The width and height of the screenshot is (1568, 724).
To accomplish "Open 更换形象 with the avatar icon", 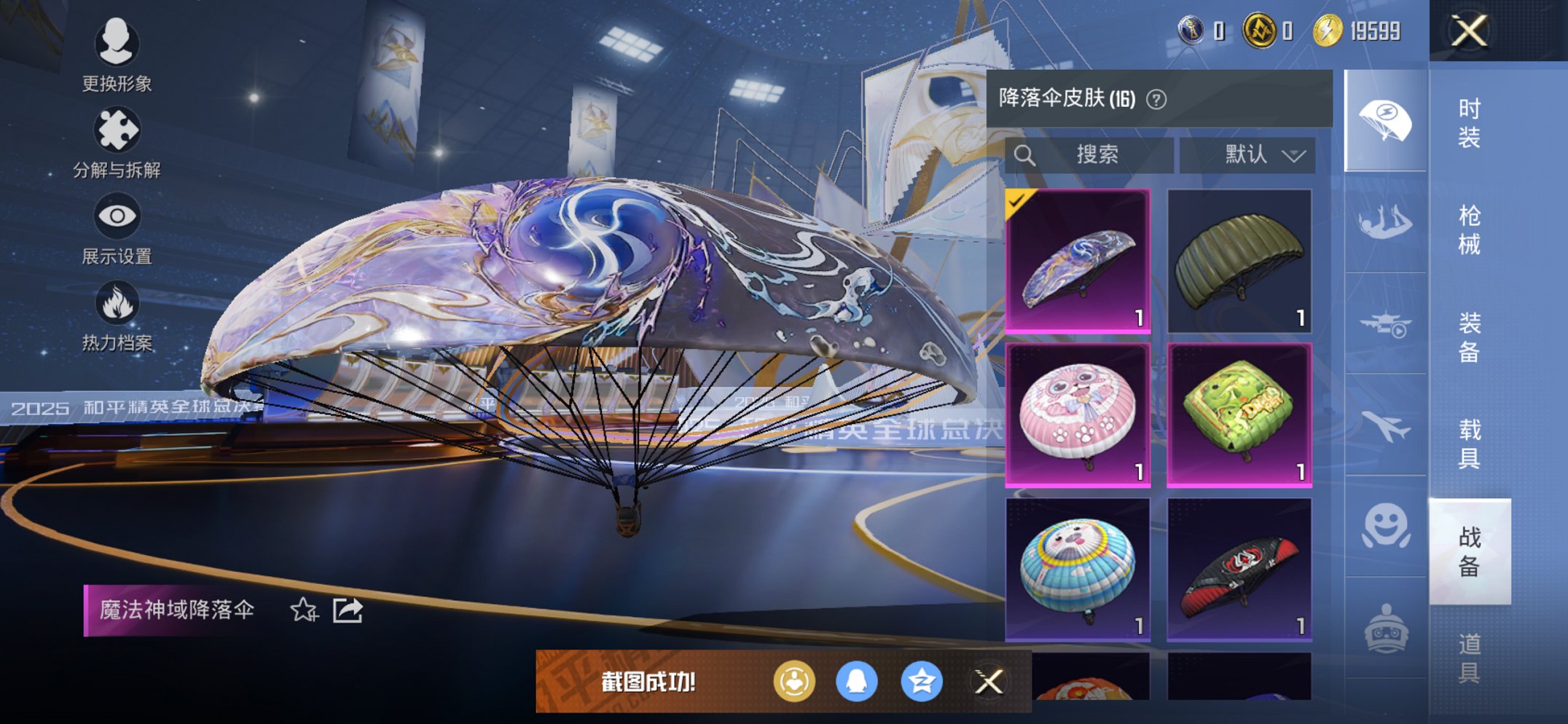I will (x=117, y=44).
